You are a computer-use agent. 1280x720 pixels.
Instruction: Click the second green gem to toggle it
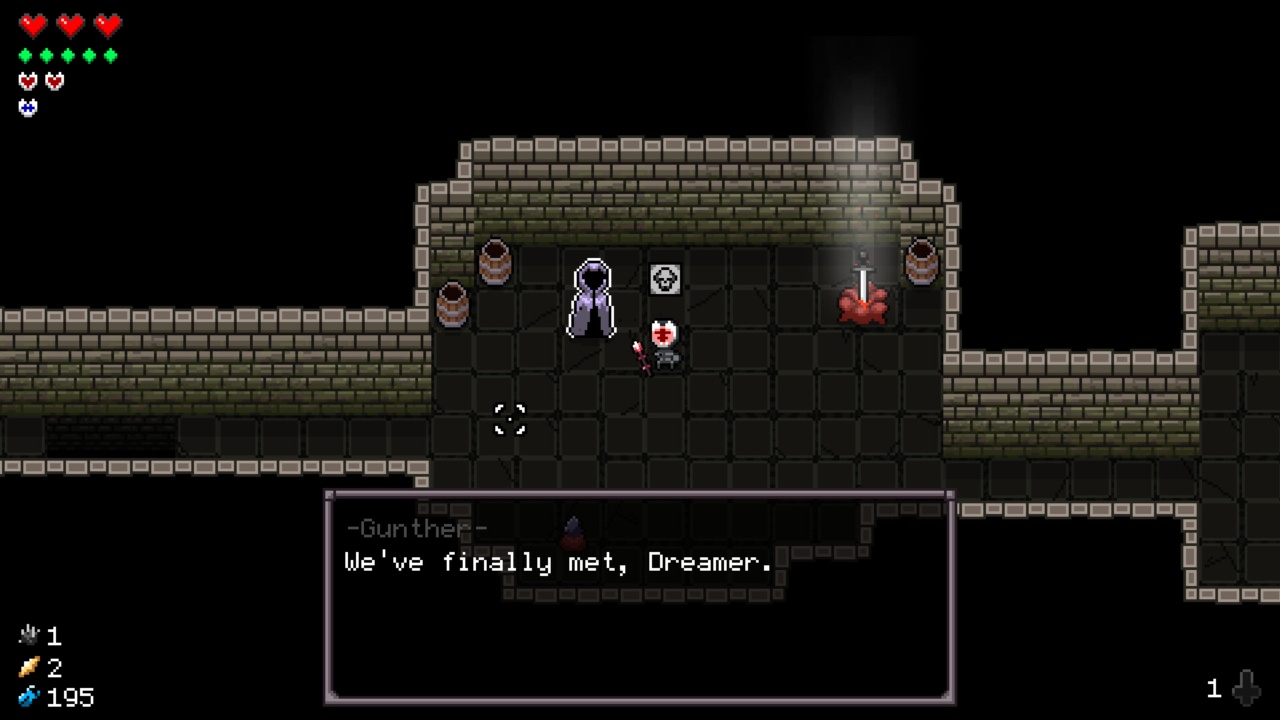(46, 55)
